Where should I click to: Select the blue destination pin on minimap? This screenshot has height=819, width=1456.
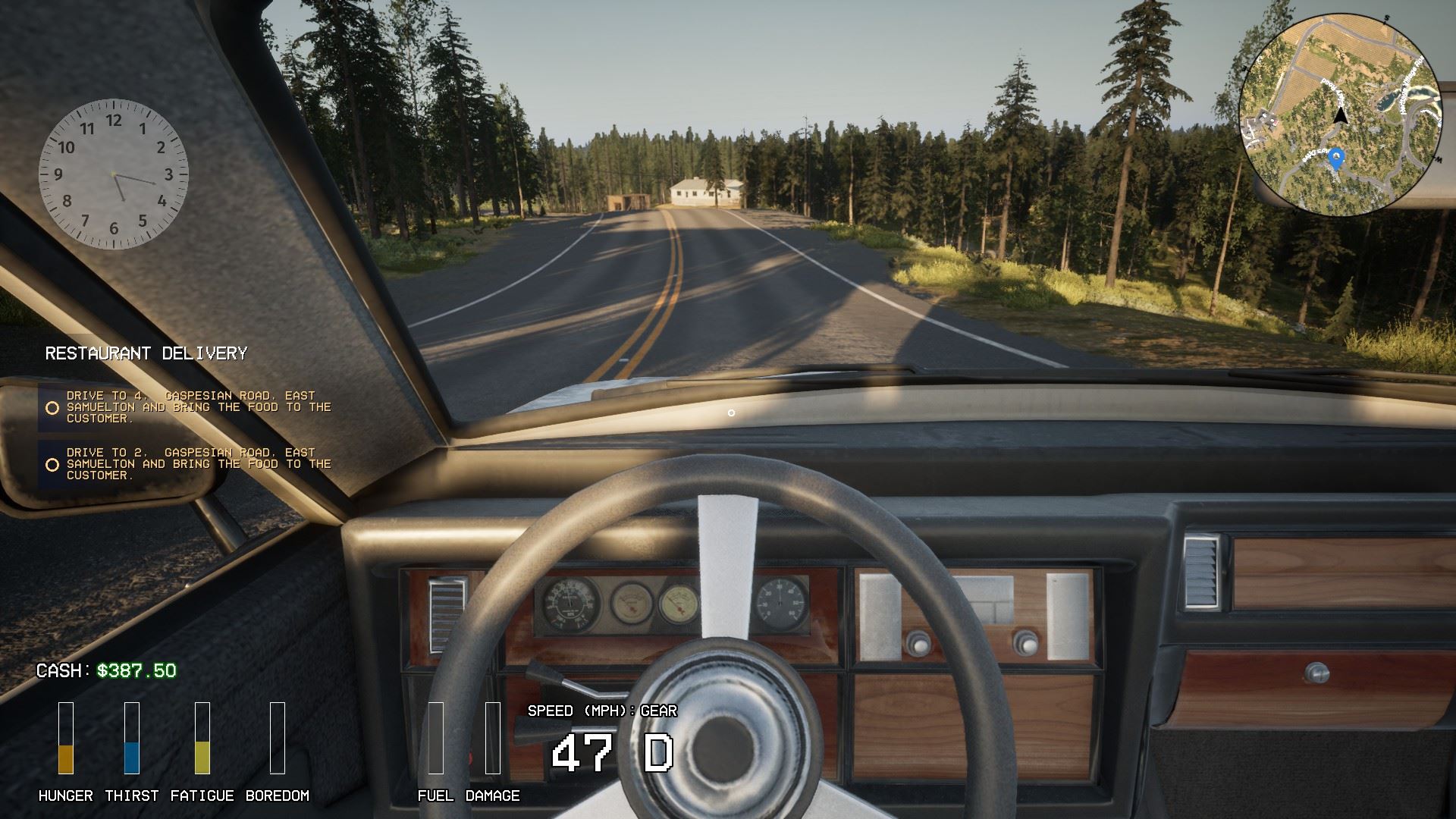1337,158
